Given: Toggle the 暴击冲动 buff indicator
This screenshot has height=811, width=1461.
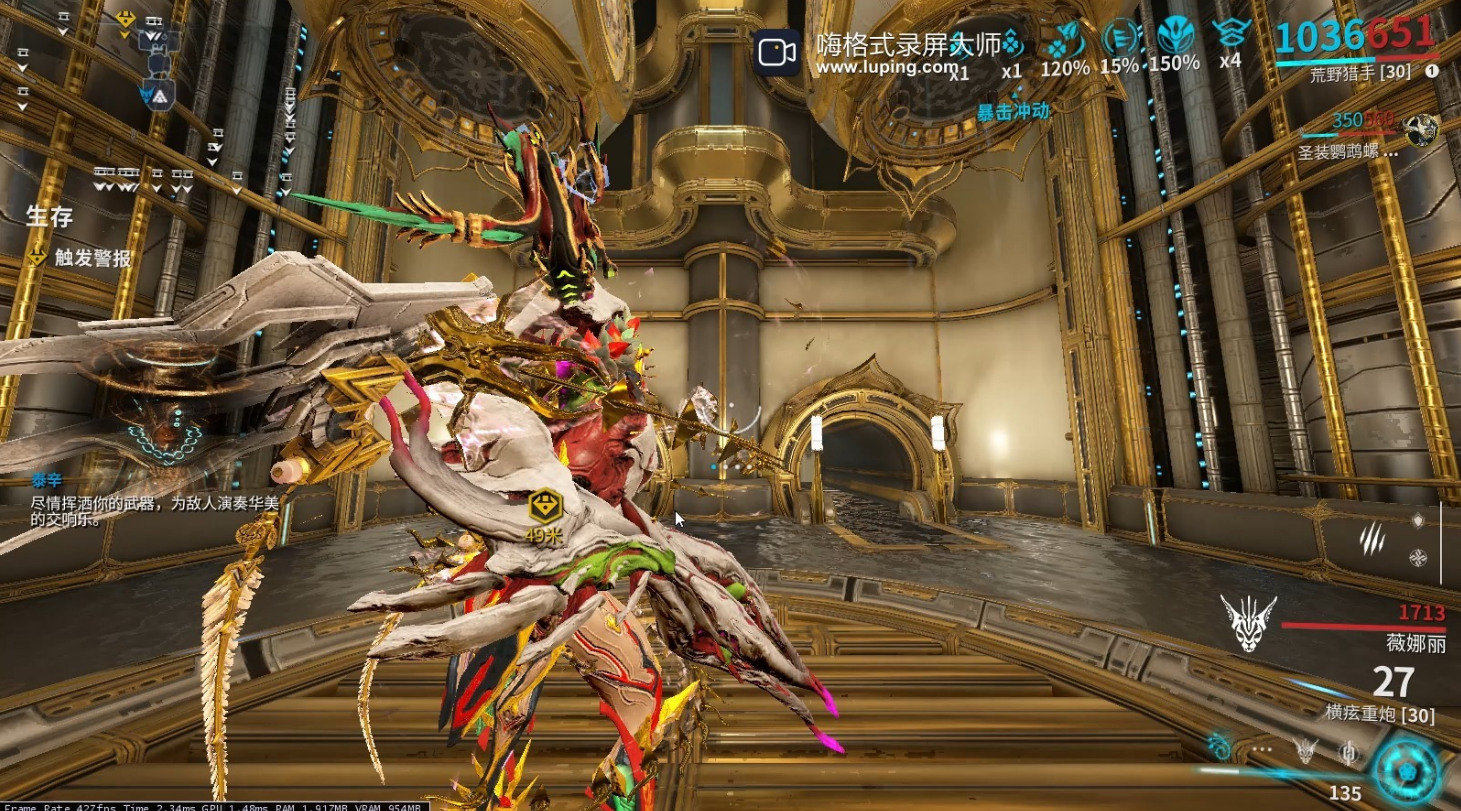Looking at the screenshot, I should click(x=1014, y=113).
